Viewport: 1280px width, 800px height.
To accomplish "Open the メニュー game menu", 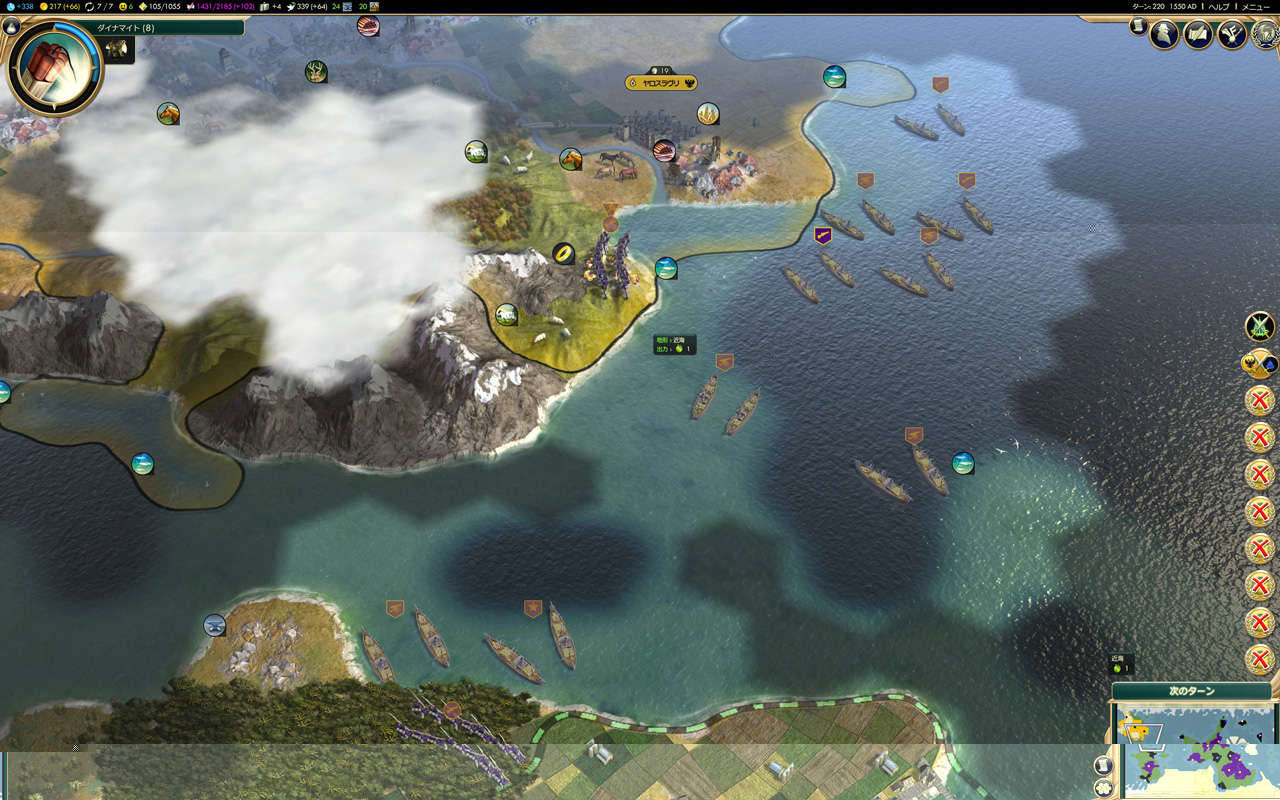I will pyautogui.click(x=1256, y=7).
